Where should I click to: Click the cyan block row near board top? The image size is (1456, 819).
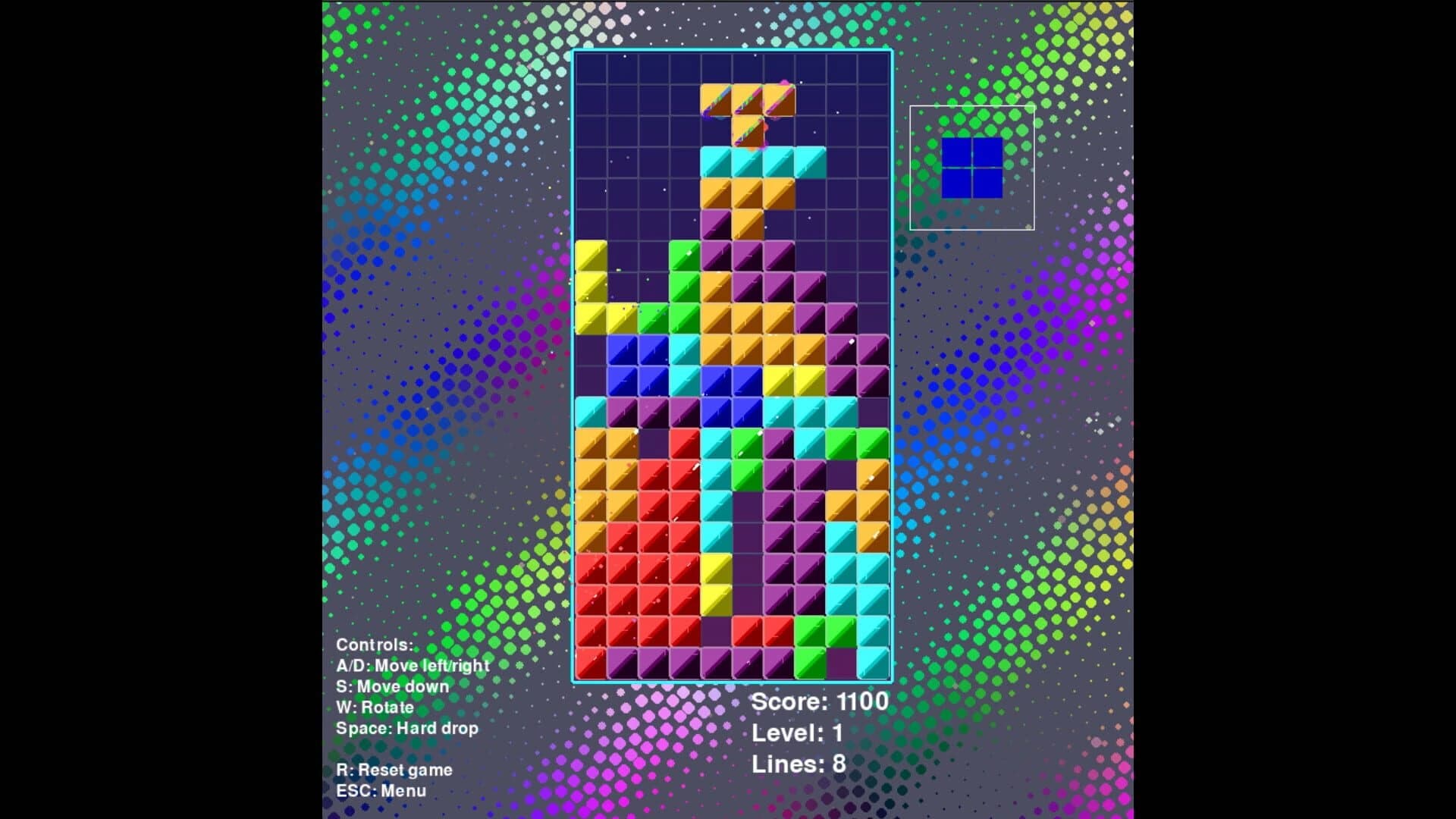click(x=762, y=162)
